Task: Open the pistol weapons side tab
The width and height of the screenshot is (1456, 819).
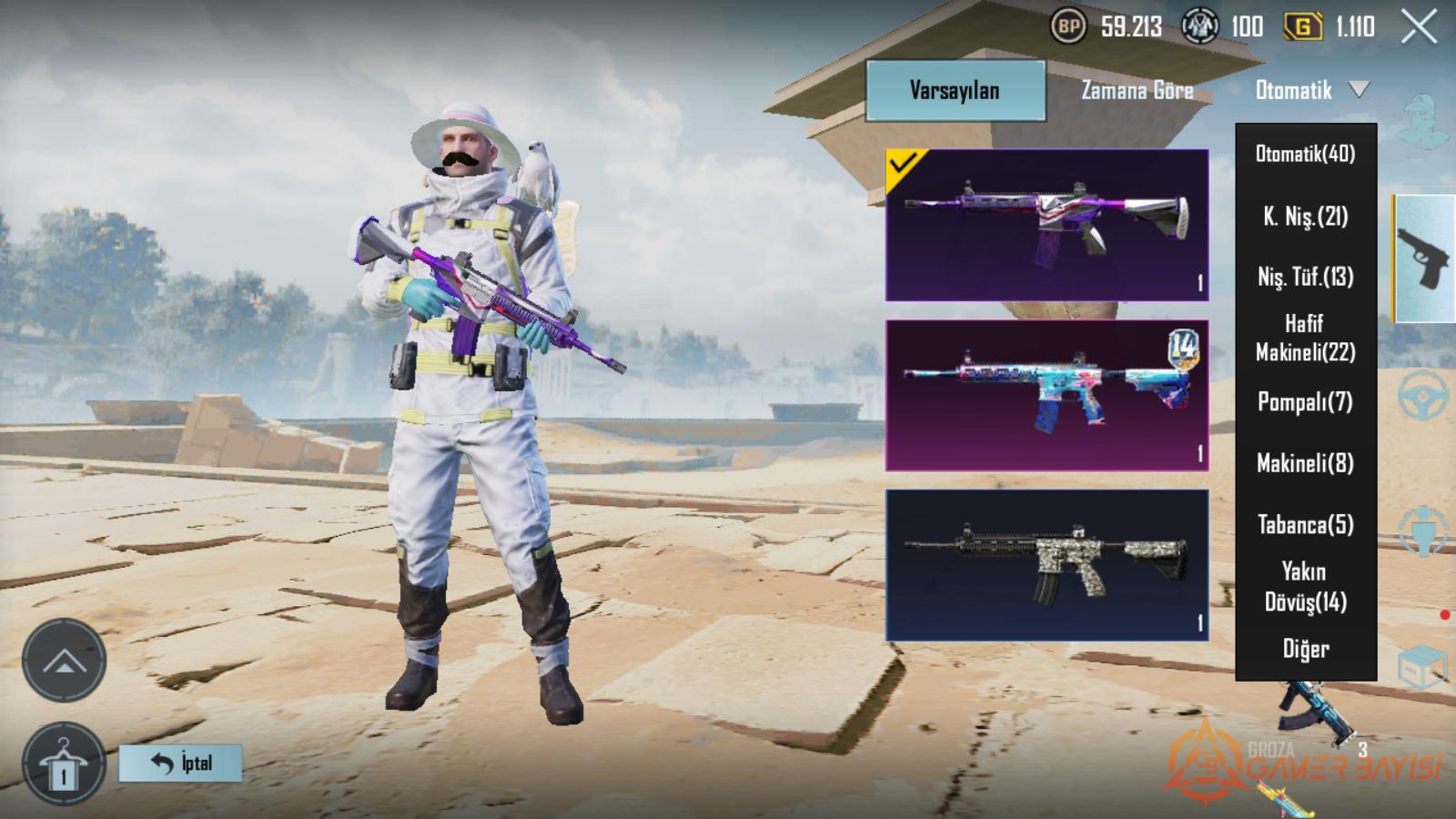Action: 1423,258
